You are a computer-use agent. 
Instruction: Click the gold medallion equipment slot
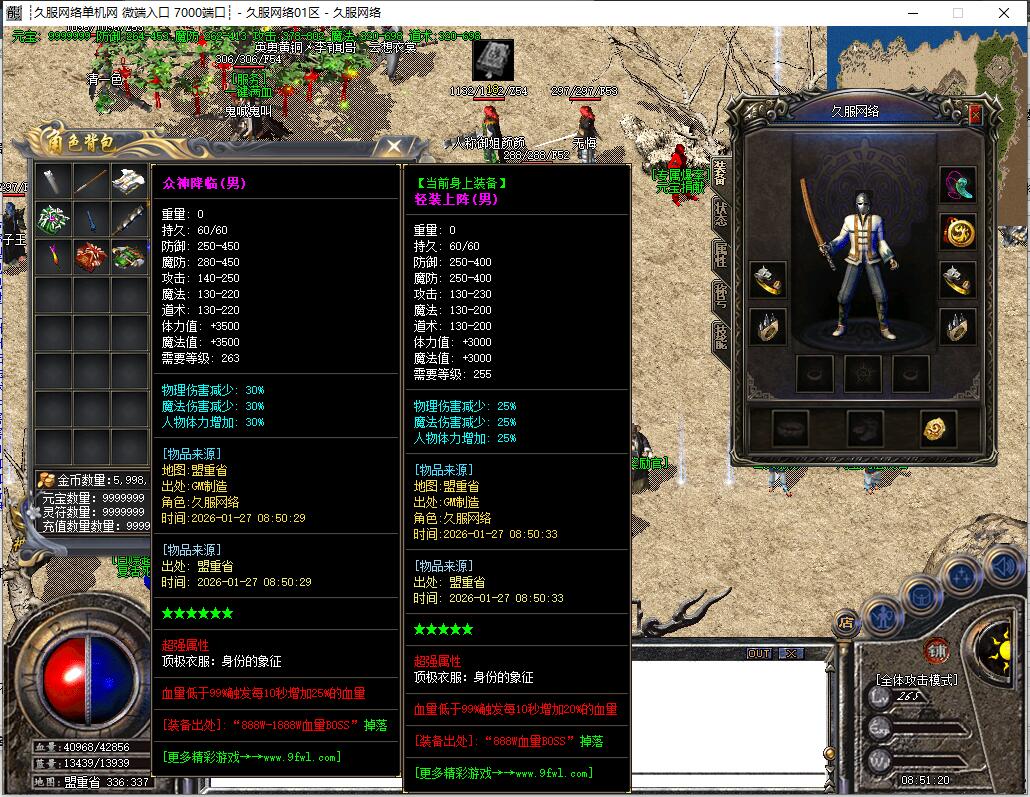point(957,232)
